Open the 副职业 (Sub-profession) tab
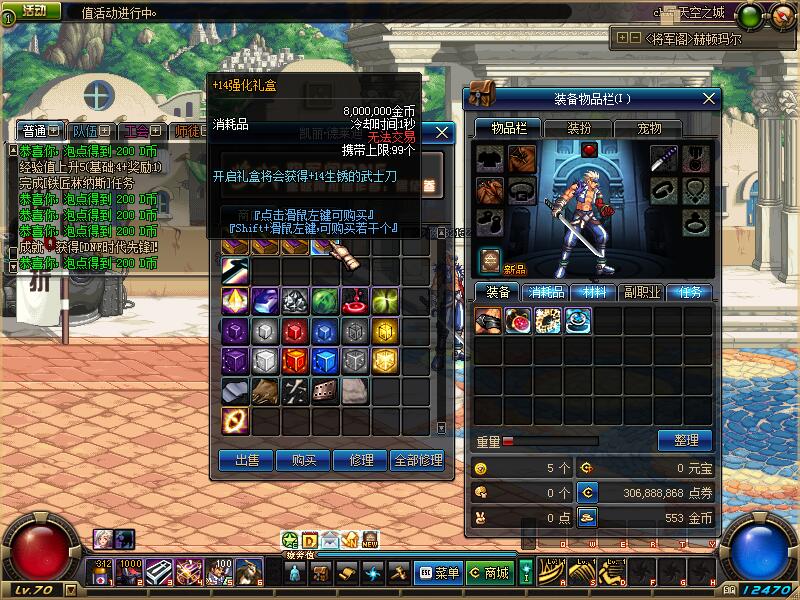Viewport: 800px width, 600px height. [641, 292]
